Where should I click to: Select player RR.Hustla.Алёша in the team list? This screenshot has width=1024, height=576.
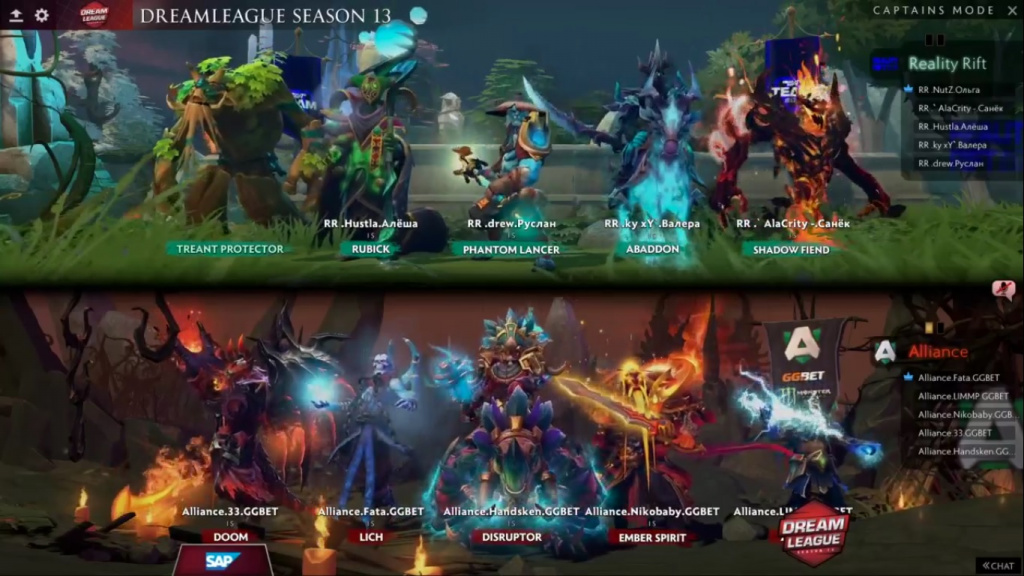pyautogui.click(x=952, y=127)
